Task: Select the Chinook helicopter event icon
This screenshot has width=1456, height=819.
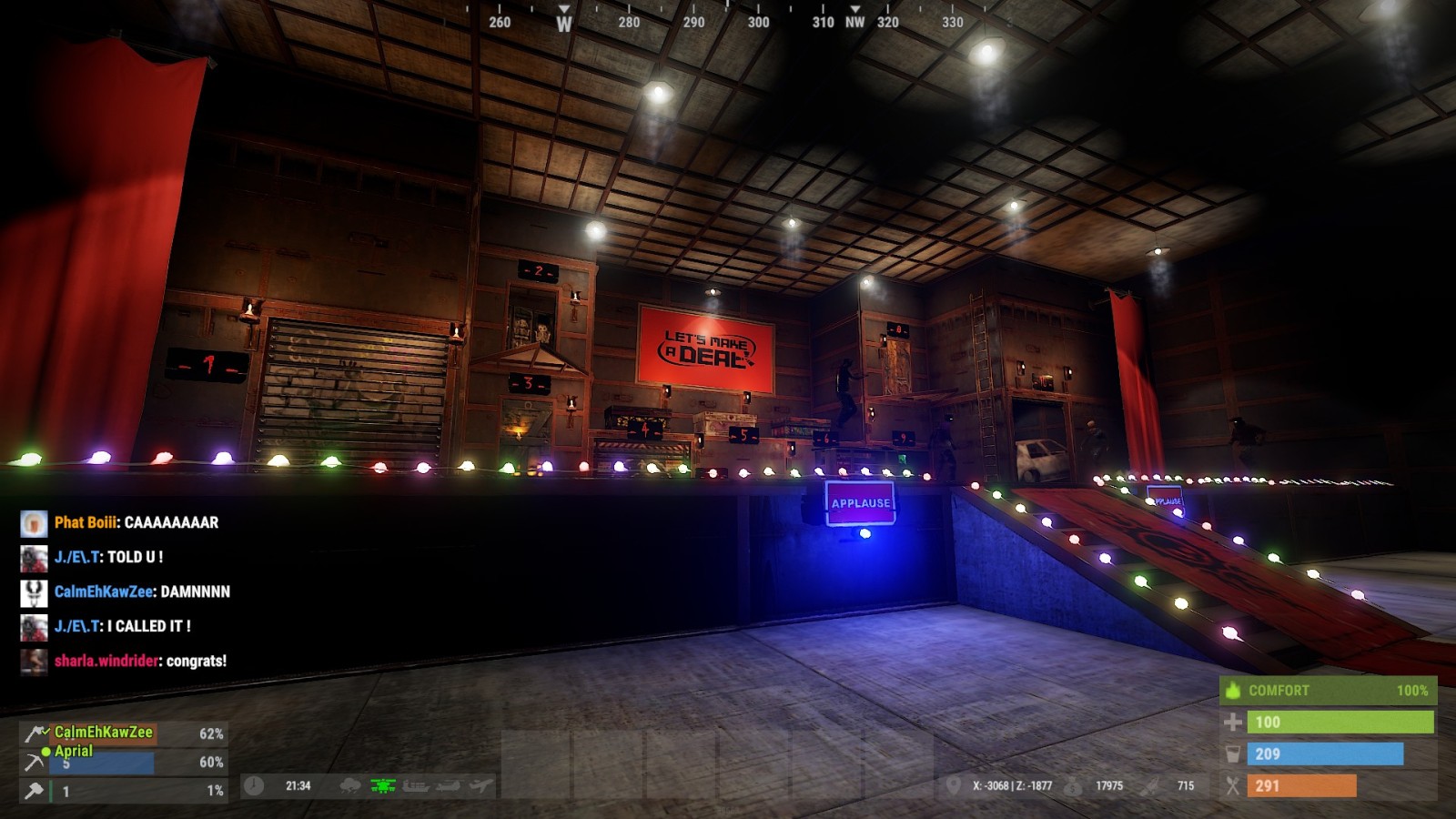Action: 448,785
